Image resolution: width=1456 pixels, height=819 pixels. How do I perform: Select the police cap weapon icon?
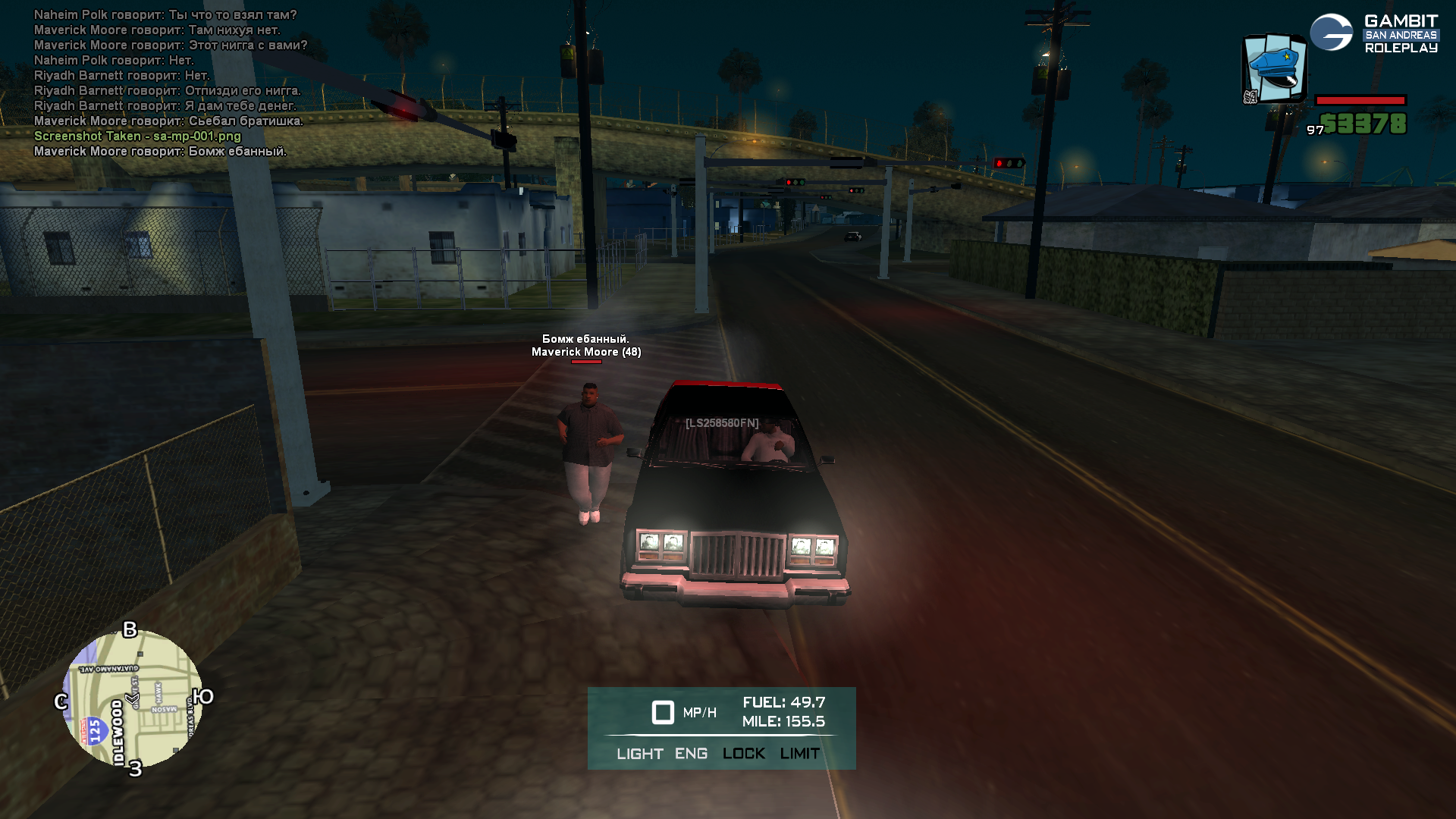(1275, 68)
